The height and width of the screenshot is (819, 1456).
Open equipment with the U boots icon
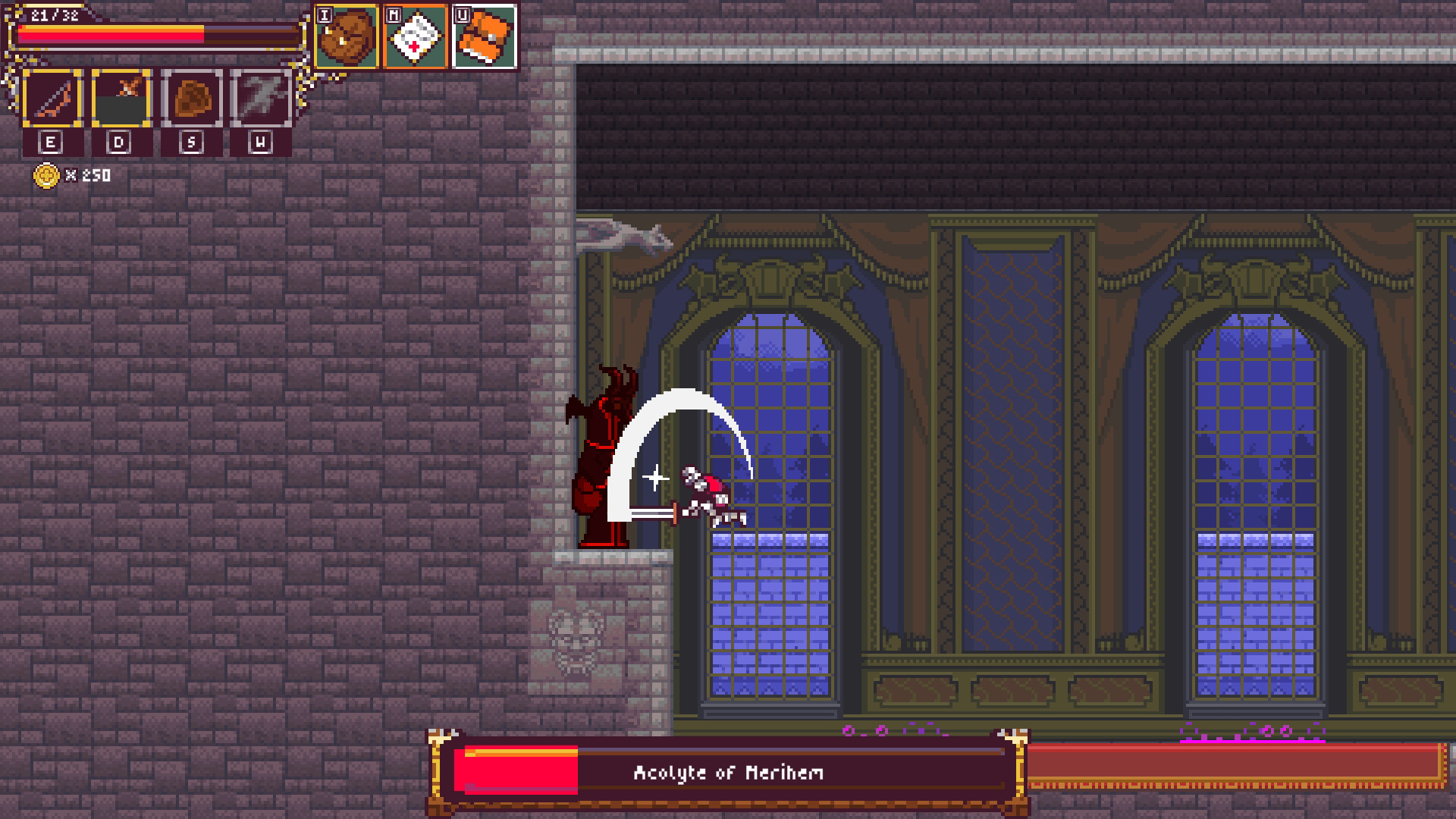[483, 34]
